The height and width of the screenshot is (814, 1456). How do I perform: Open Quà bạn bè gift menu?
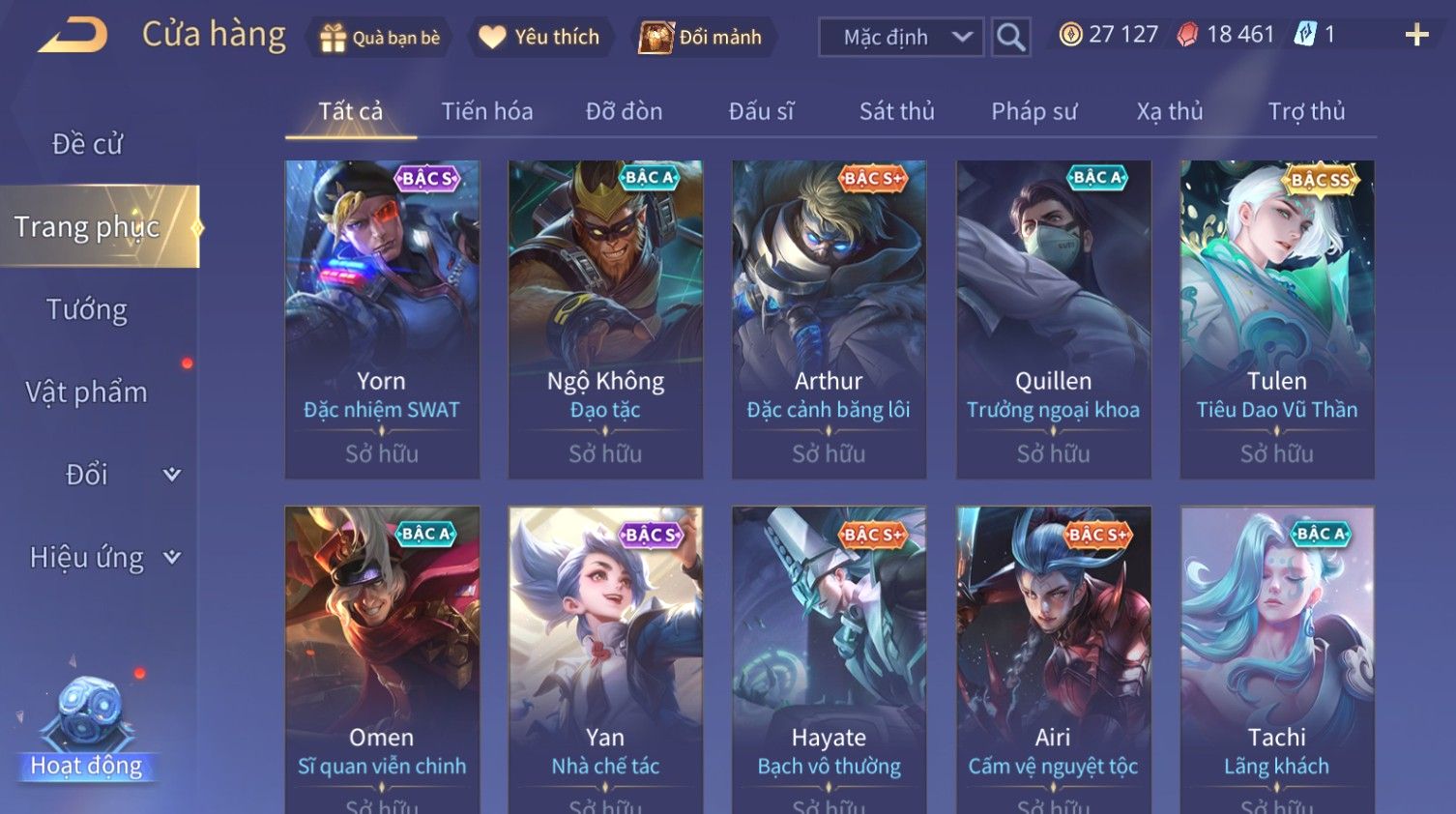[x=380, y=38]
